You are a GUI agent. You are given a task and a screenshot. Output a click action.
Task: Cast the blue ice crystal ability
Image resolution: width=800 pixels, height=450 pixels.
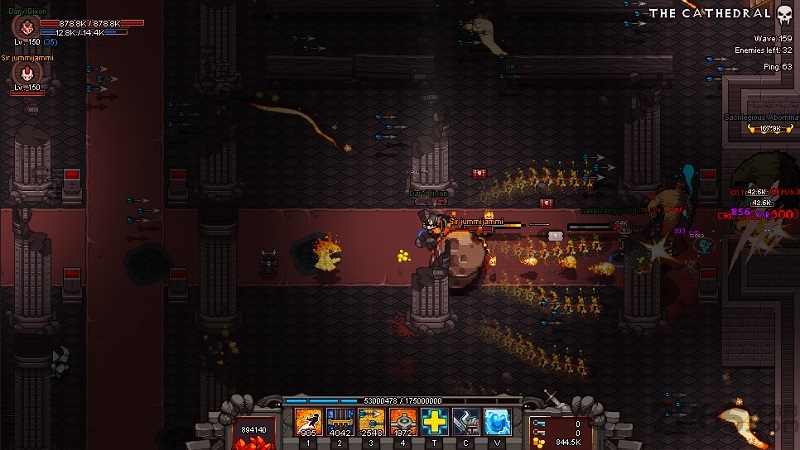498,422
